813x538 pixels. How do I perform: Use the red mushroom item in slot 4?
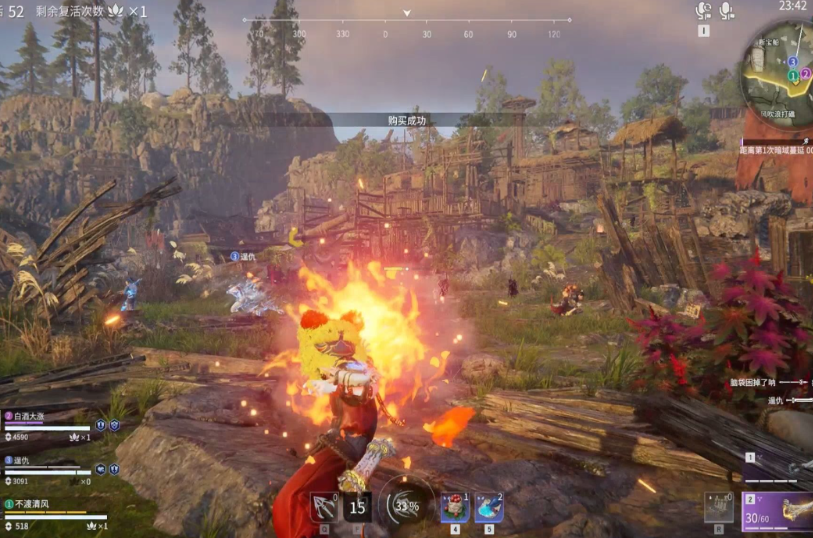[455, 506]
